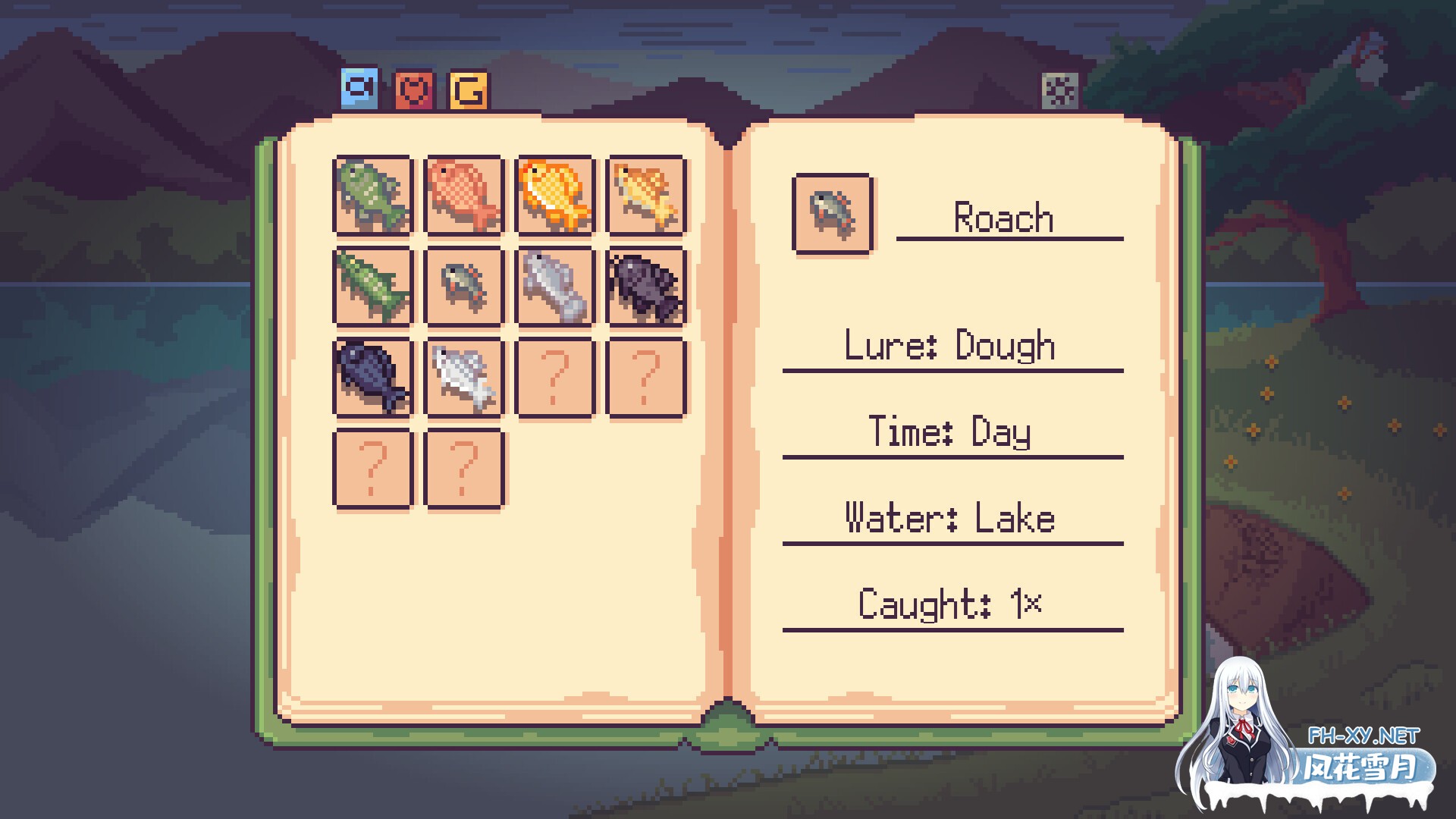Choose the bright orange goldfish entry

pos(555,196)
